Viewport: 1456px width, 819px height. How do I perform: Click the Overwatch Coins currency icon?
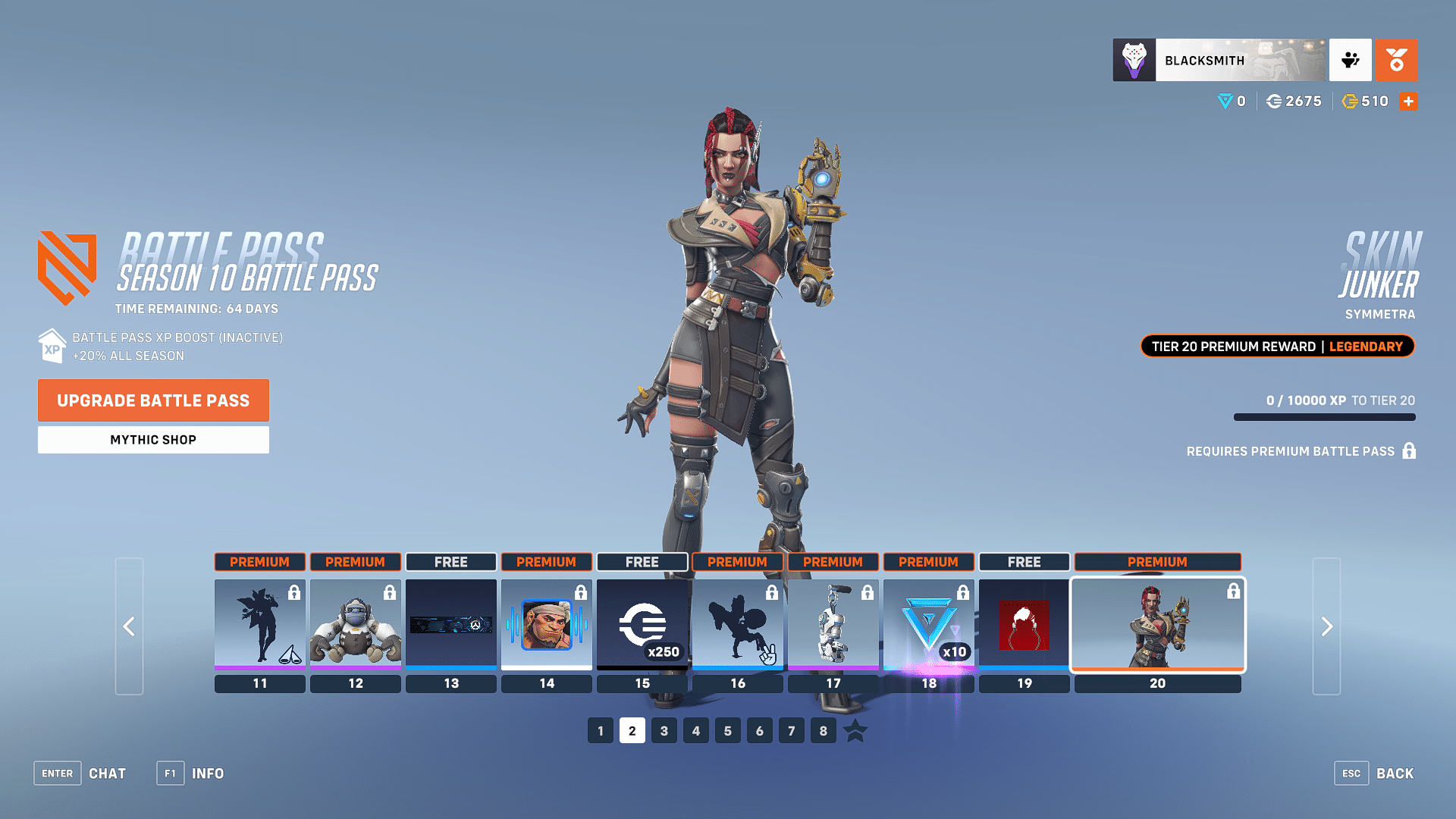pyautogui.click(x=1273, y=101)
